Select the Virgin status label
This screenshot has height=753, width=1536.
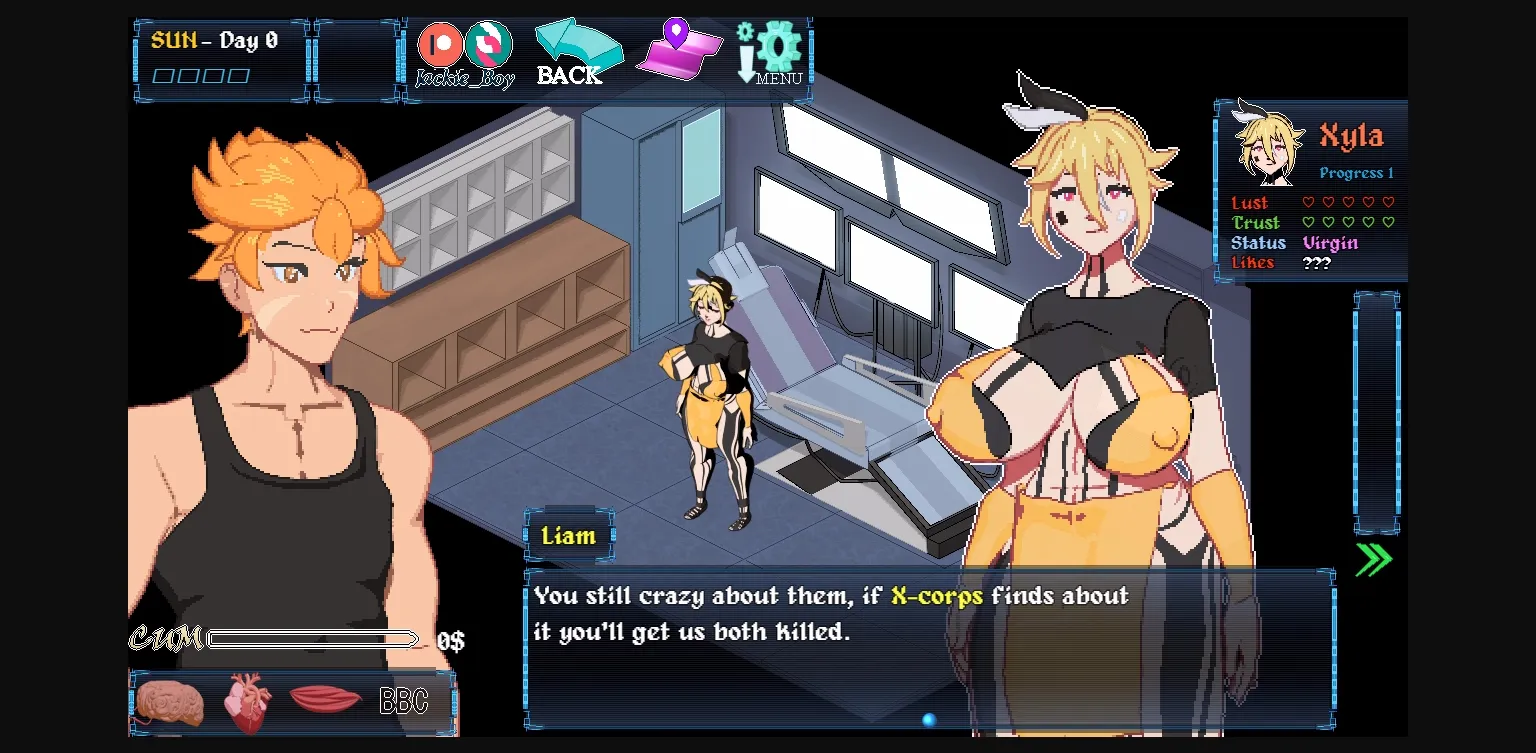[1333, 243]
